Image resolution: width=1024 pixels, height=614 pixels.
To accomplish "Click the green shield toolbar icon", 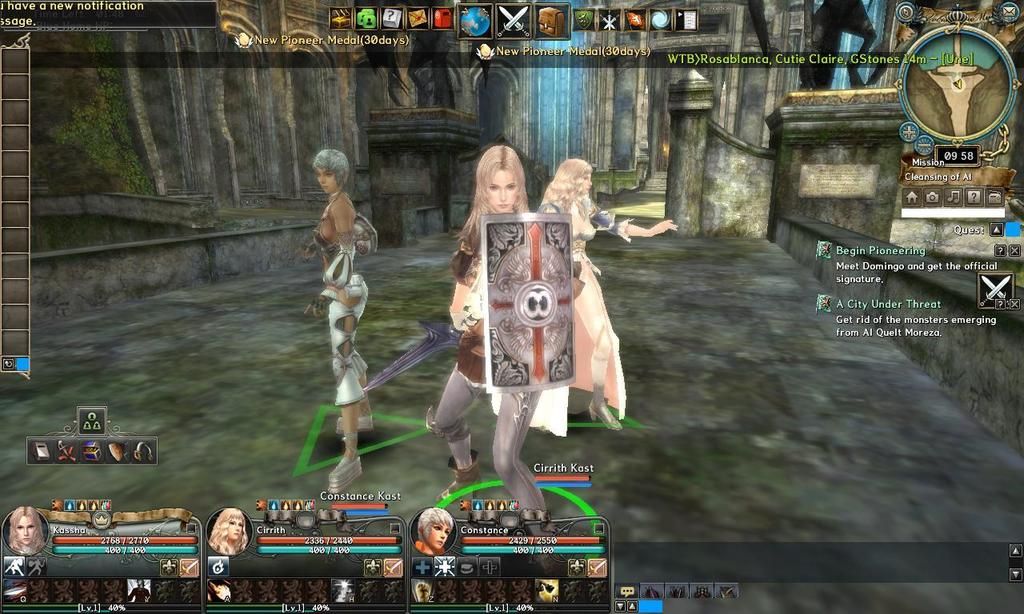I will tap(584, 19).
